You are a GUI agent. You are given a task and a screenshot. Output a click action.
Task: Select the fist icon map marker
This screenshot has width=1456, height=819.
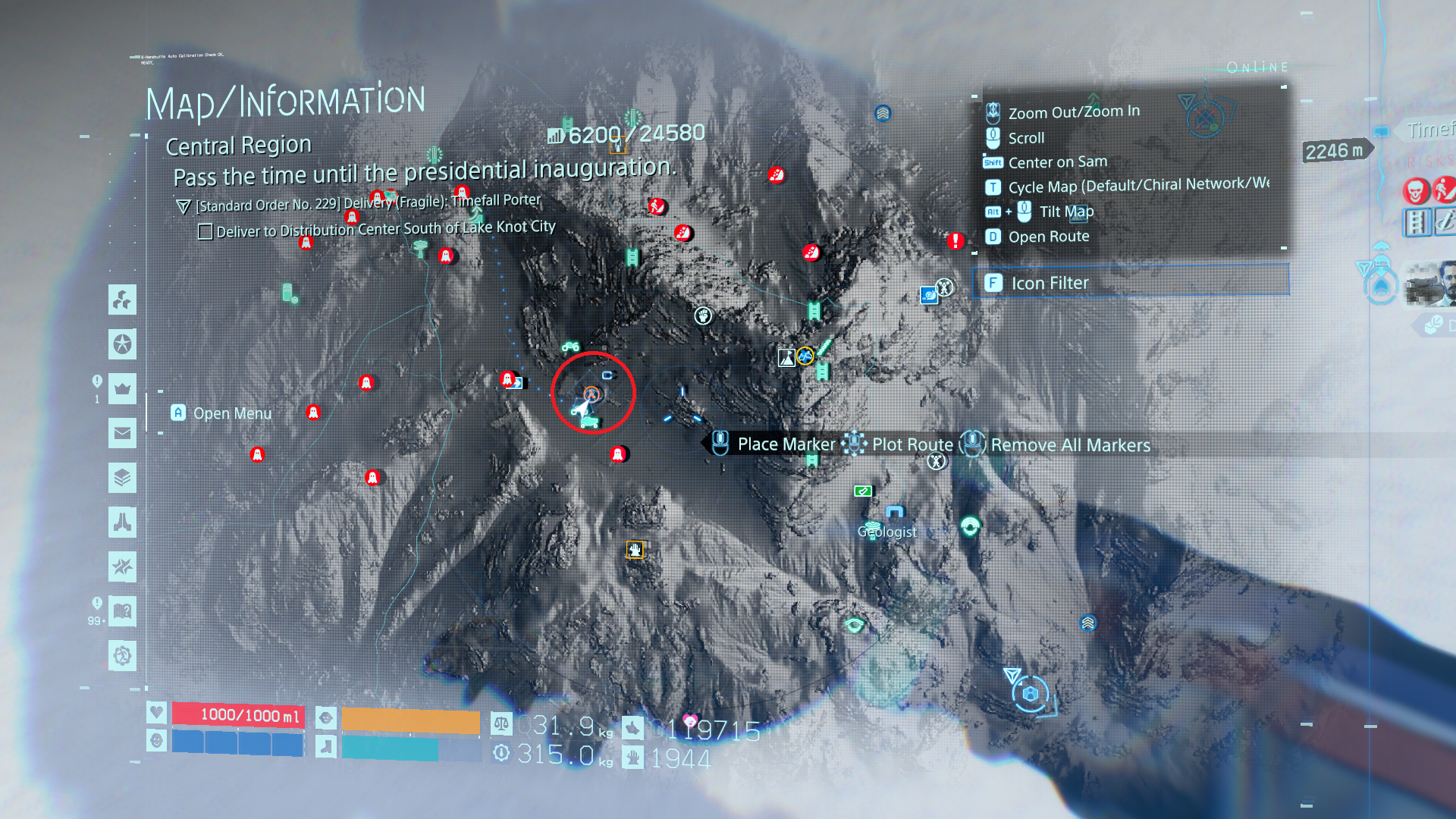click(704, 315)
